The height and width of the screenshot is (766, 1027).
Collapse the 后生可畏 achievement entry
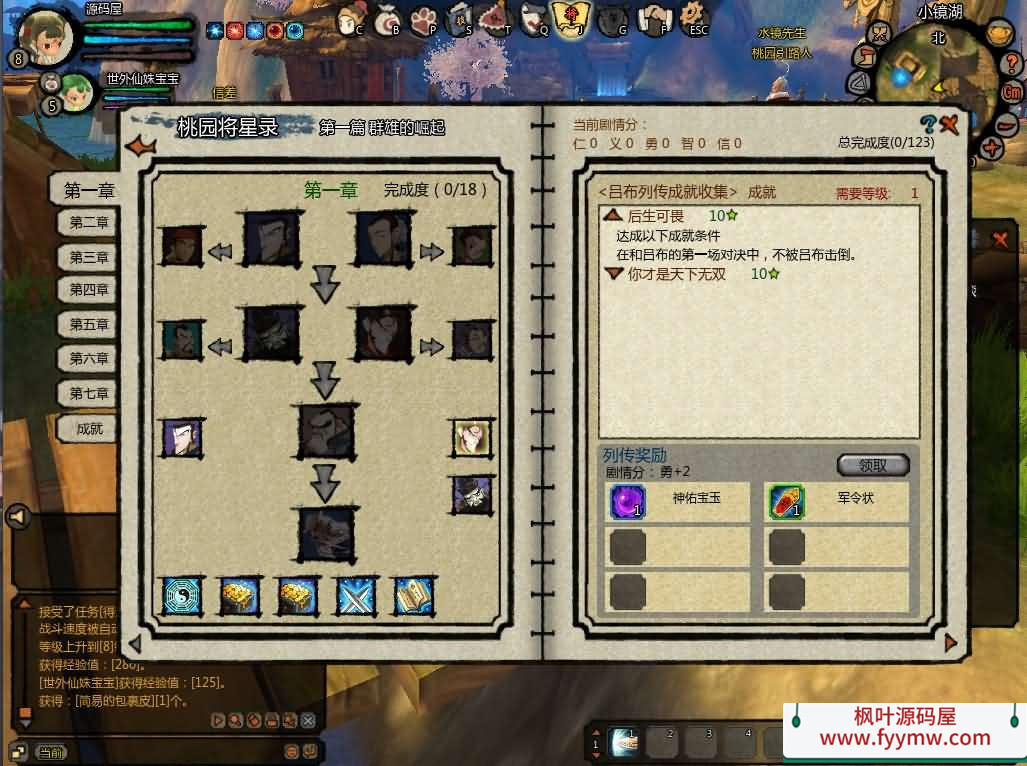[x=613, y=216]
